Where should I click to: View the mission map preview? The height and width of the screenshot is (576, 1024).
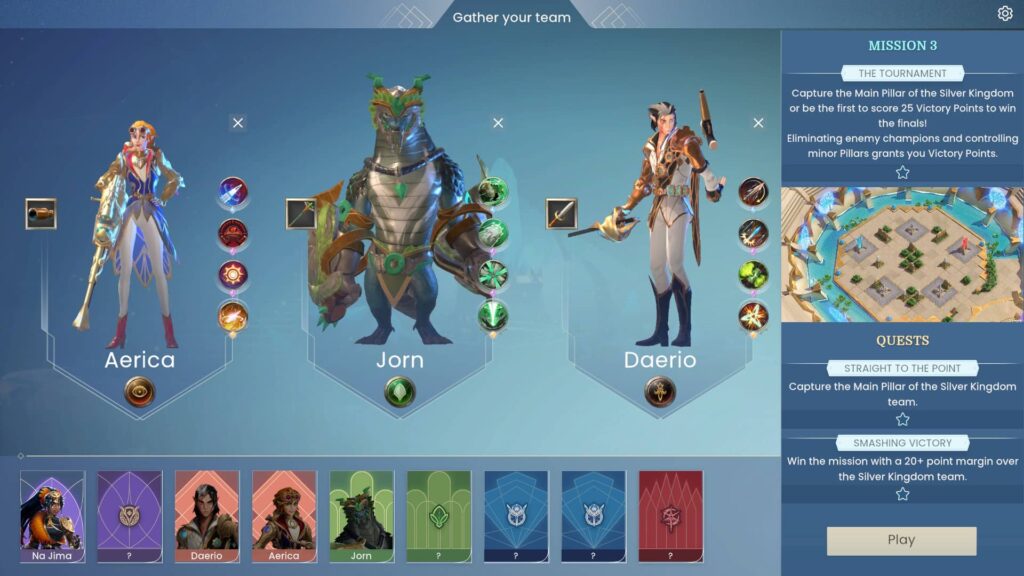coord(902,255)
